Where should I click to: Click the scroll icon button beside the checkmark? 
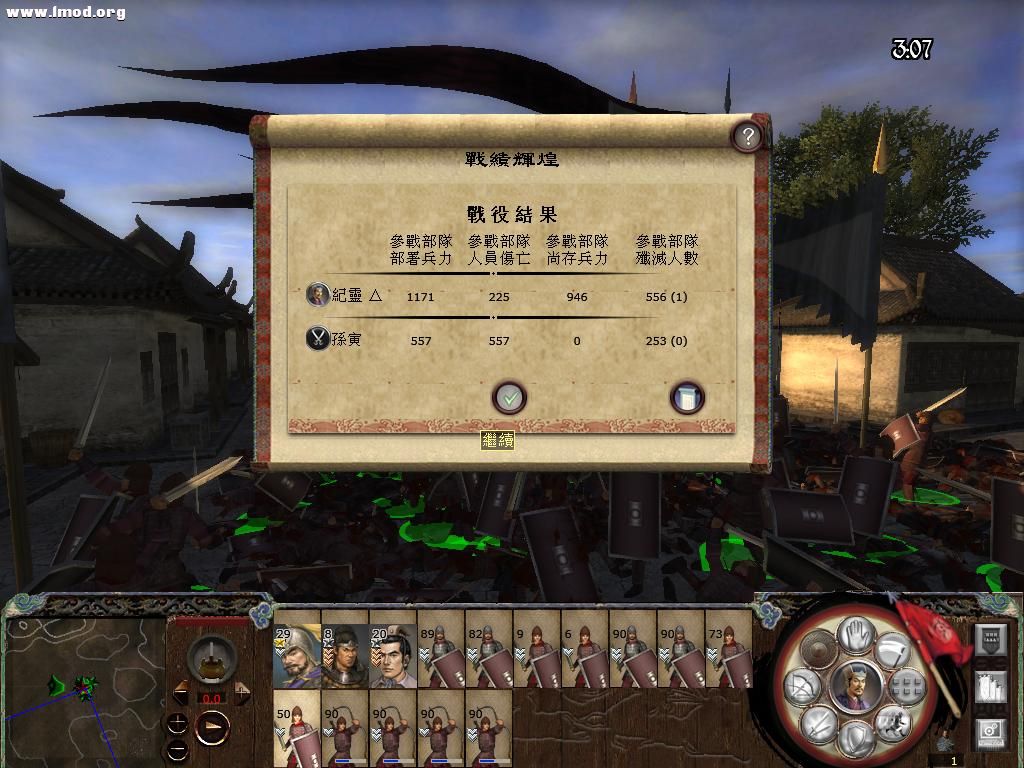coord(687,398)
